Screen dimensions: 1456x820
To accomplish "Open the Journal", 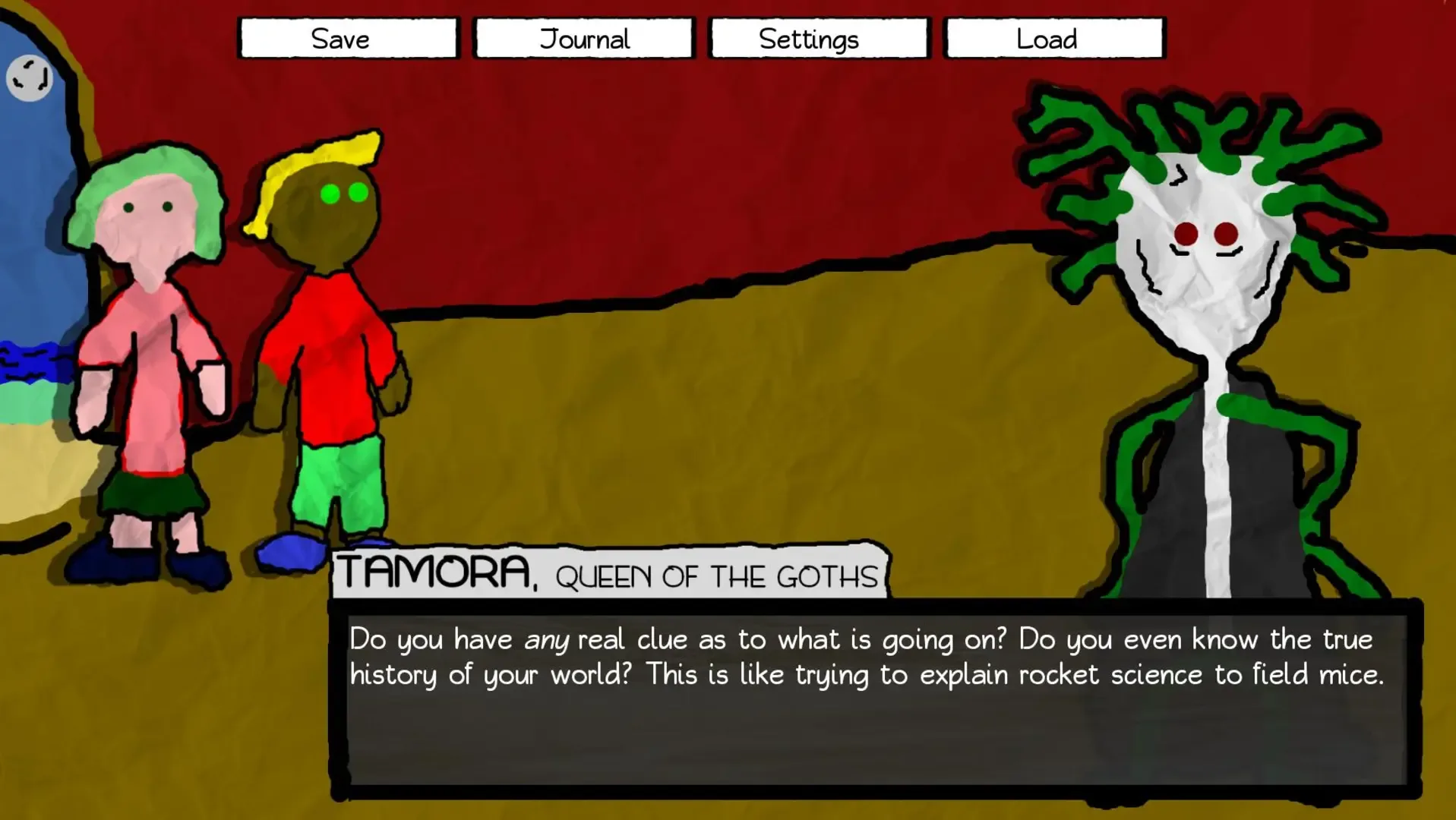I will [583, 38].
